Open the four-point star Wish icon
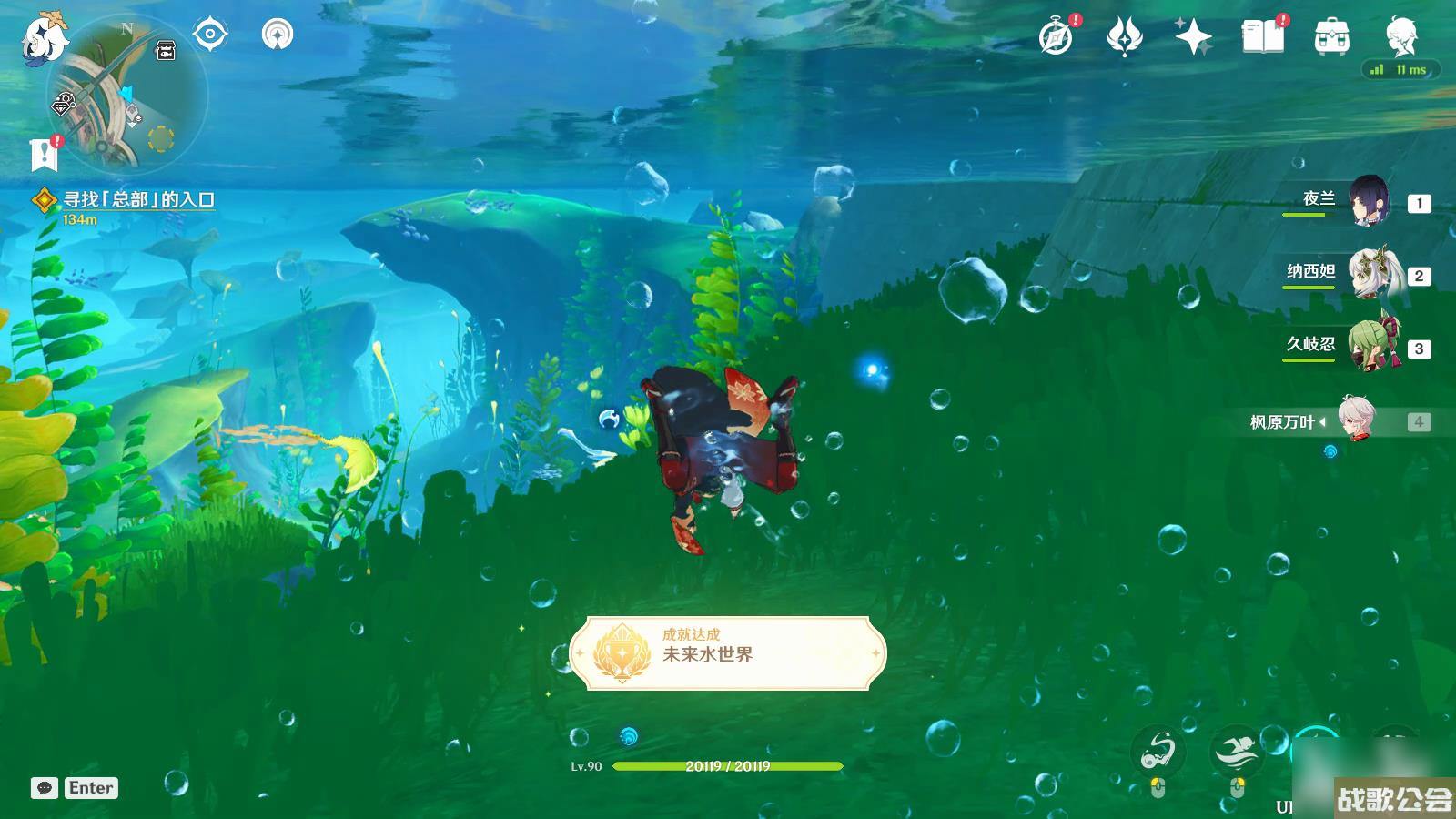Image resolution: width=1456 pixels, height=819 pixels. click(1193, 37)
